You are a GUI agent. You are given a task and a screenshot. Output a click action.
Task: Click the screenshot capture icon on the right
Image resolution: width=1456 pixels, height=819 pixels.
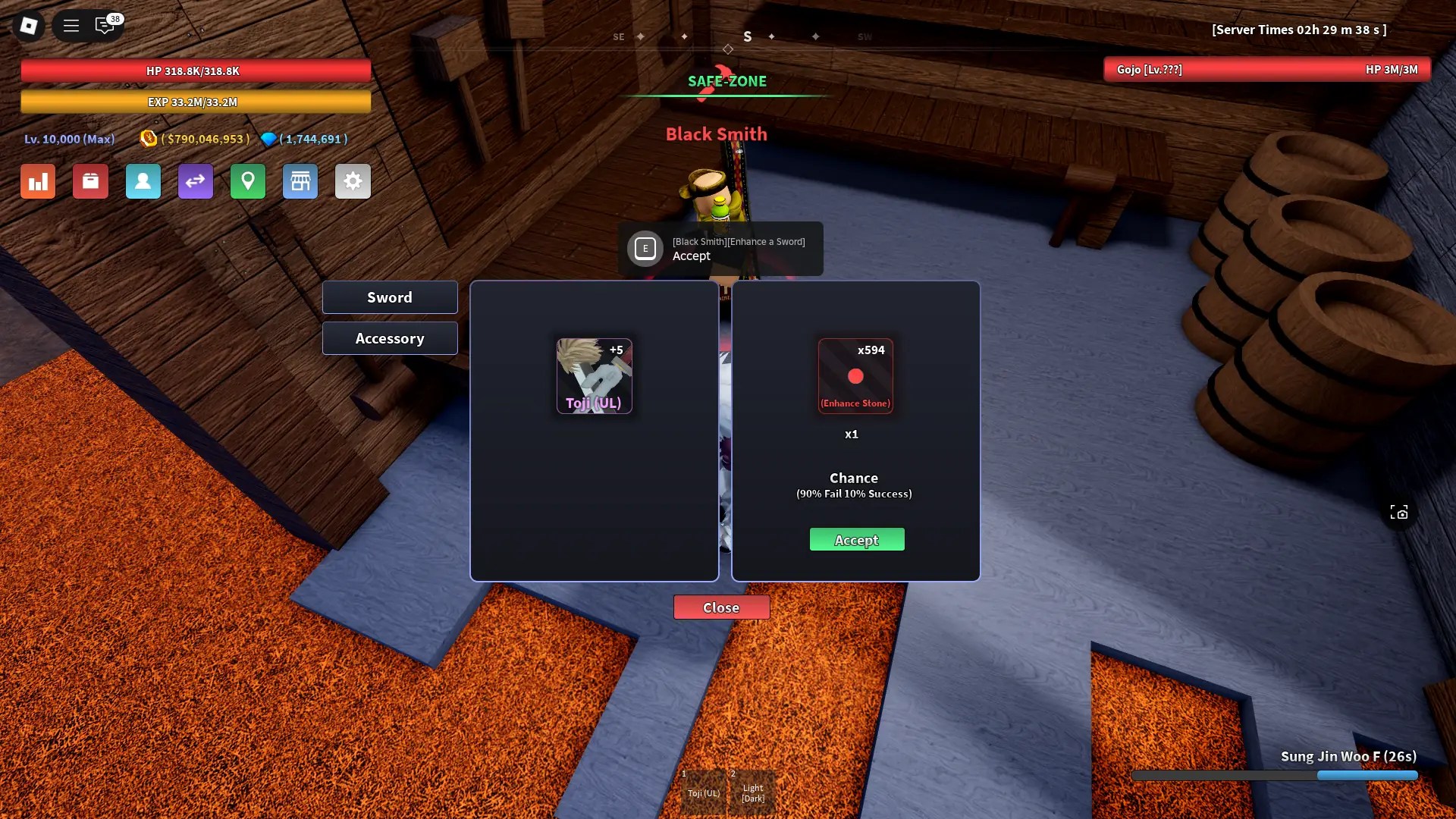click(x=1399, y=512)
